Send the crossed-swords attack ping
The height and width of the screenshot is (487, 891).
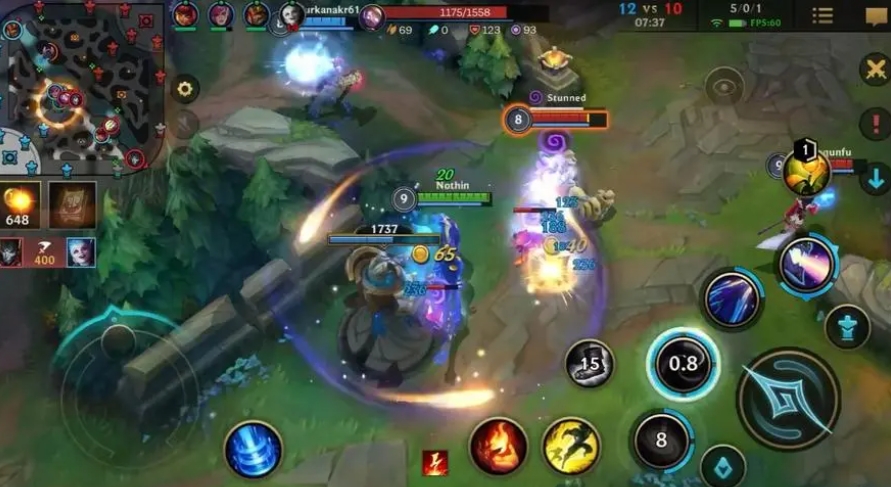(x=875, y=71)
